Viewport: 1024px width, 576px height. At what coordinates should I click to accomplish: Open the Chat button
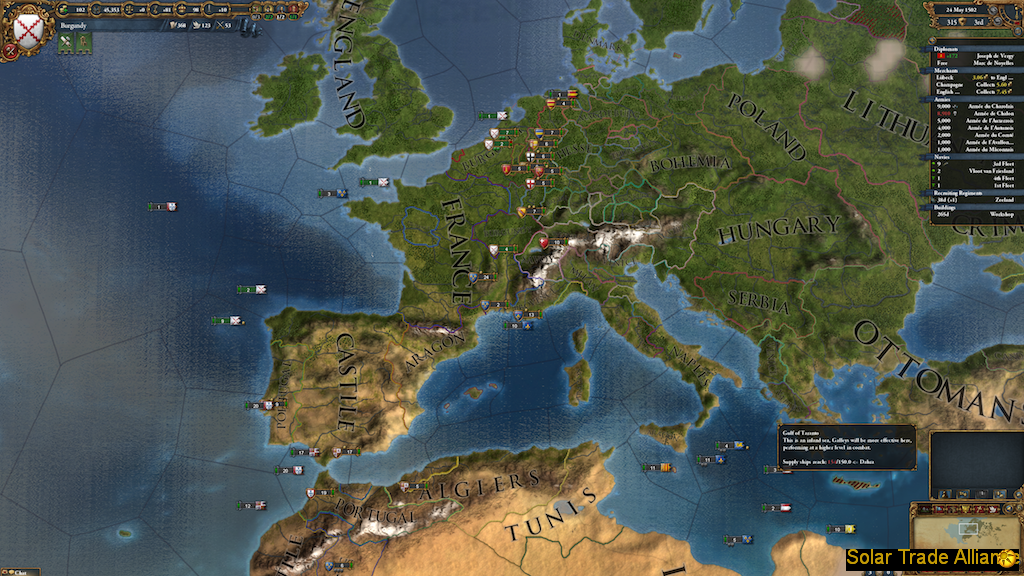coord(20,572)
